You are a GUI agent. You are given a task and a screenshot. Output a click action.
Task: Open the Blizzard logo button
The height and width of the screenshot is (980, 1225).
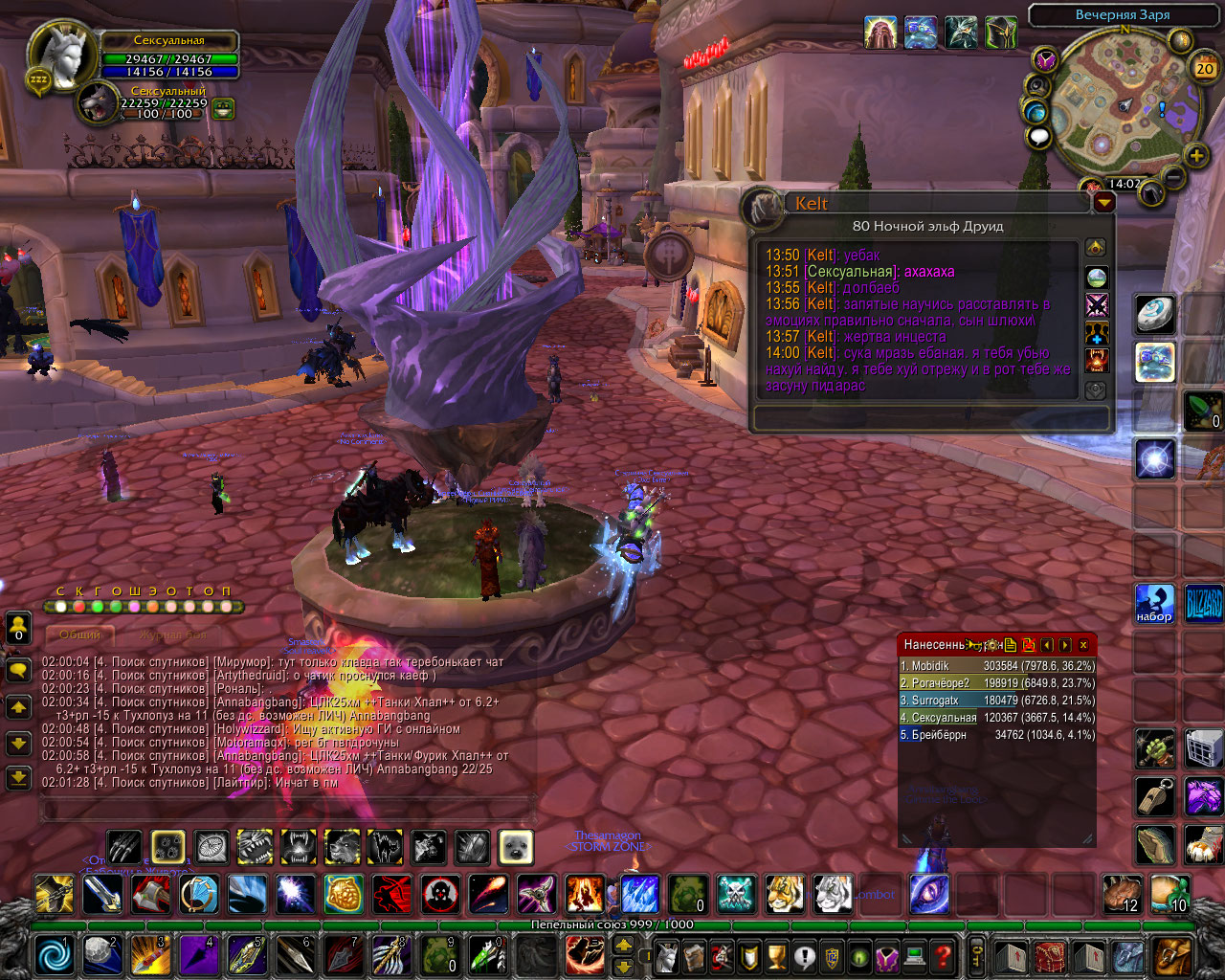(1203, 604)
